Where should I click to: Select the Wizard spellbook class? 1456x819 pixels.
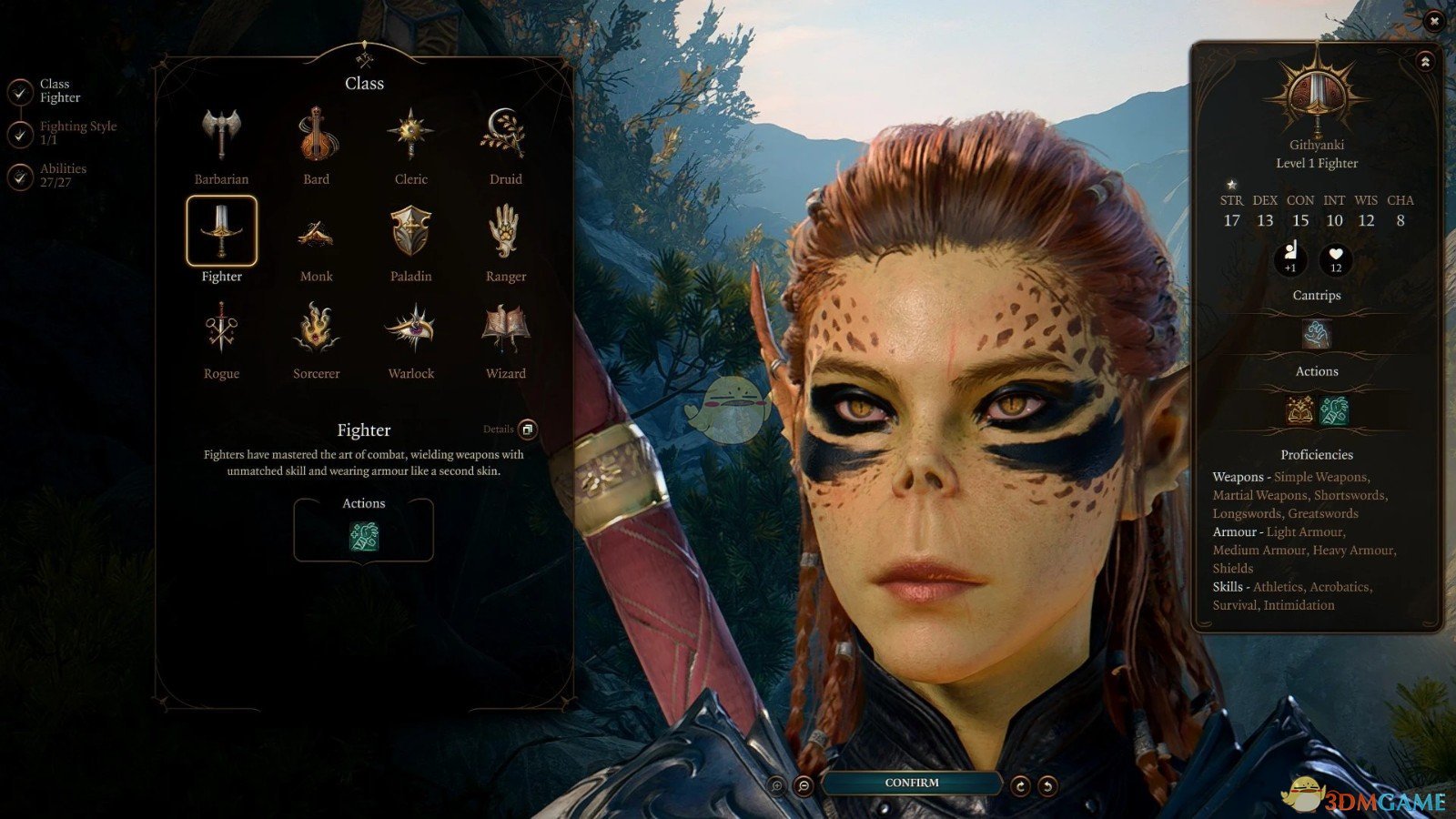click(505, 330)
